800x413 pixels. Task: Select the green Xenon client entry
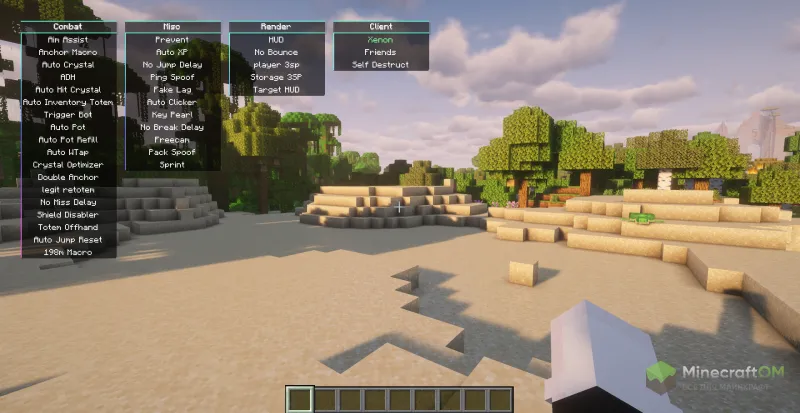pos(380,39)
